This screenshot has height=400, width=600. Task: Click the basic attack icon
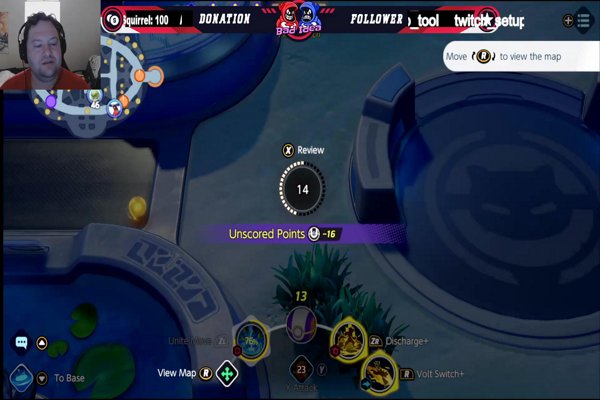[300, 370]
